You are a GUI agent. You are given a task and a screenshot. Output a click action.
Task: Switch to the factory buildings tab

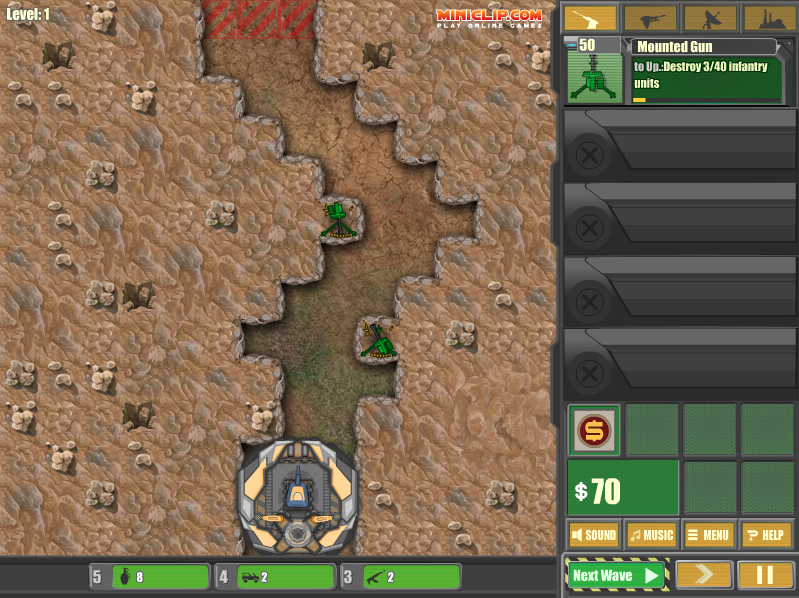point(768,19)
